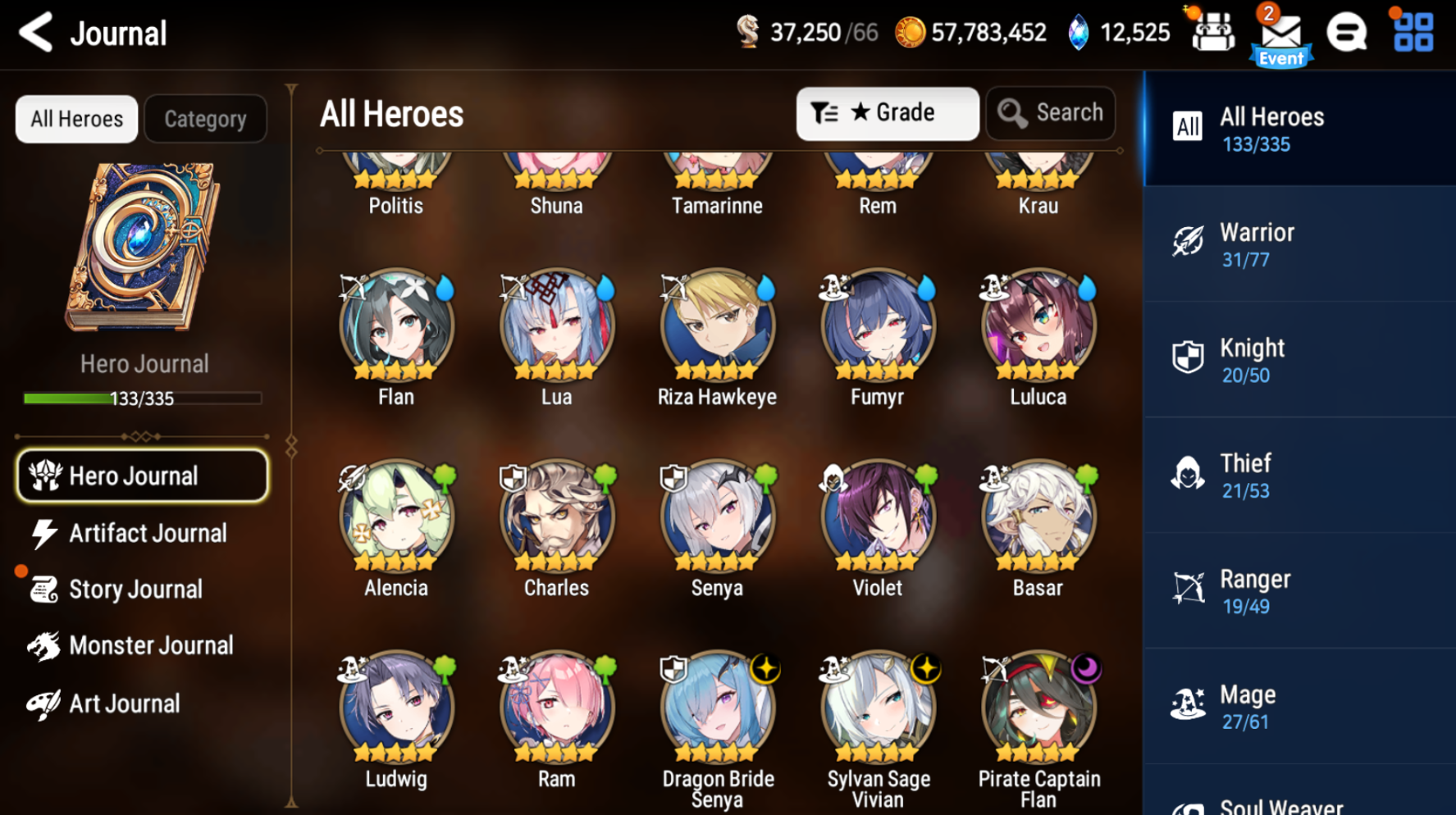This screenshot has height=815, width=1456.
Task: Open the Event mailbox
Action: 1280,34
